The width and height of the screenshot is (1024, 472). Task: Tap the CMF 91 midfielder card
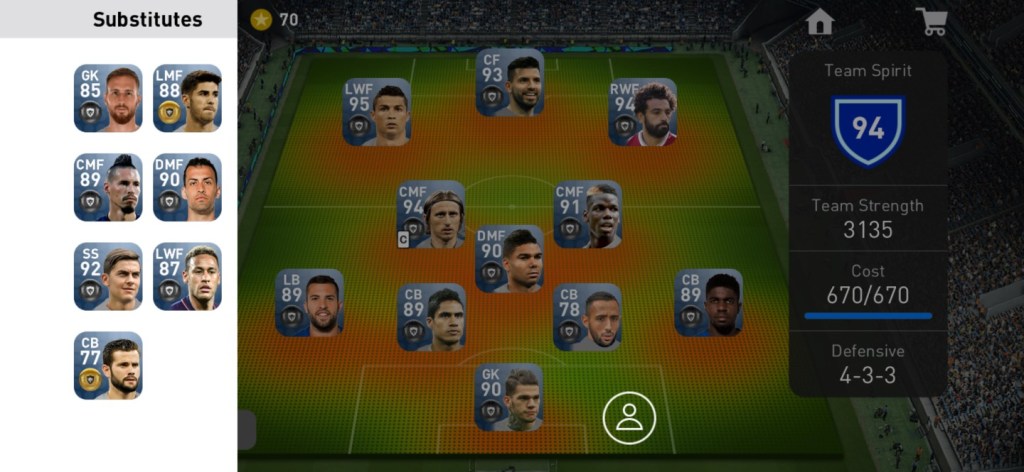[x=588, y=214]
